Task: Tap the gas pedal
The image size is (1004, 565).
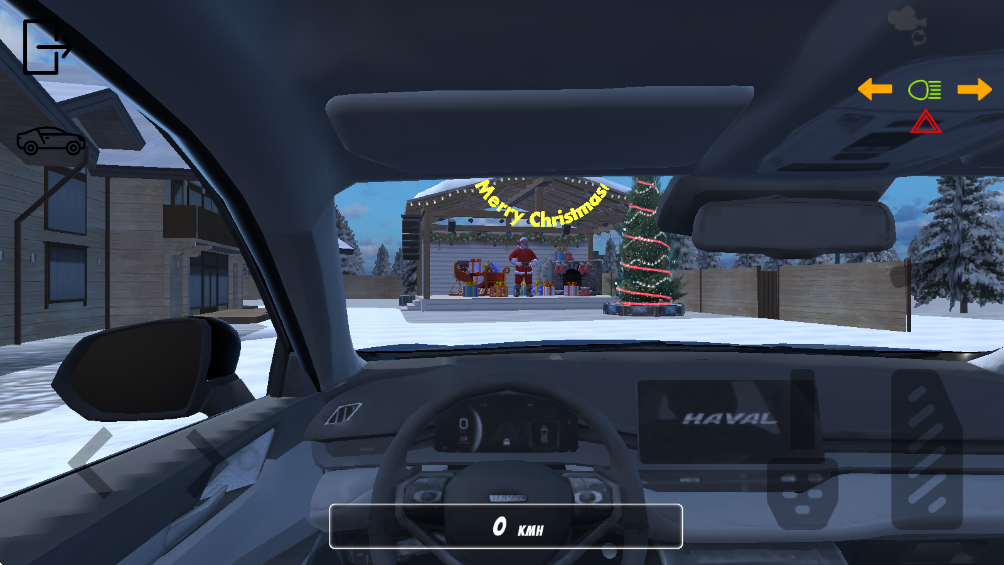Action: tap(927, 449)
